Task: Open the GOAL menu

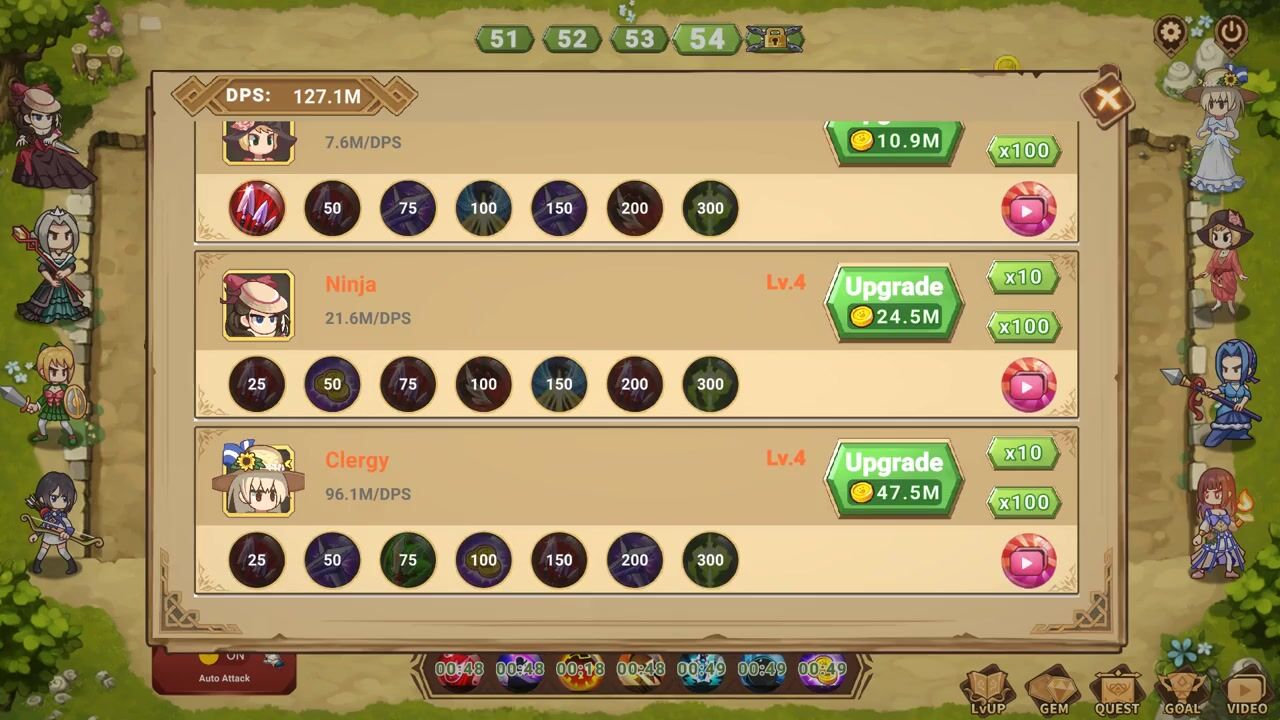Action: [x=1181, y=691]
